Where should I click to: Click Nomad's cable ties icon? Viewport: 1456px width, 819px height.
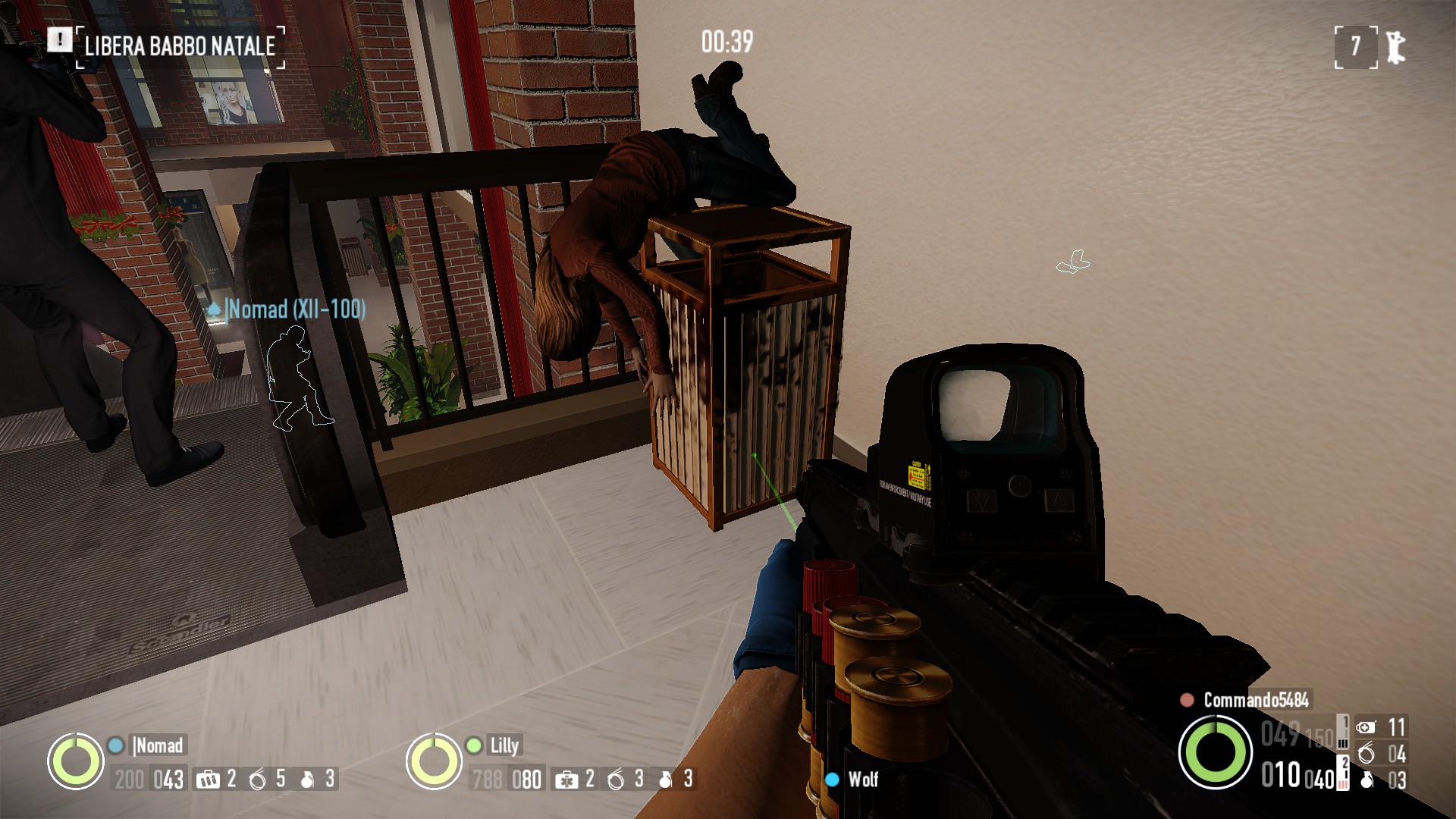point(259,780)
